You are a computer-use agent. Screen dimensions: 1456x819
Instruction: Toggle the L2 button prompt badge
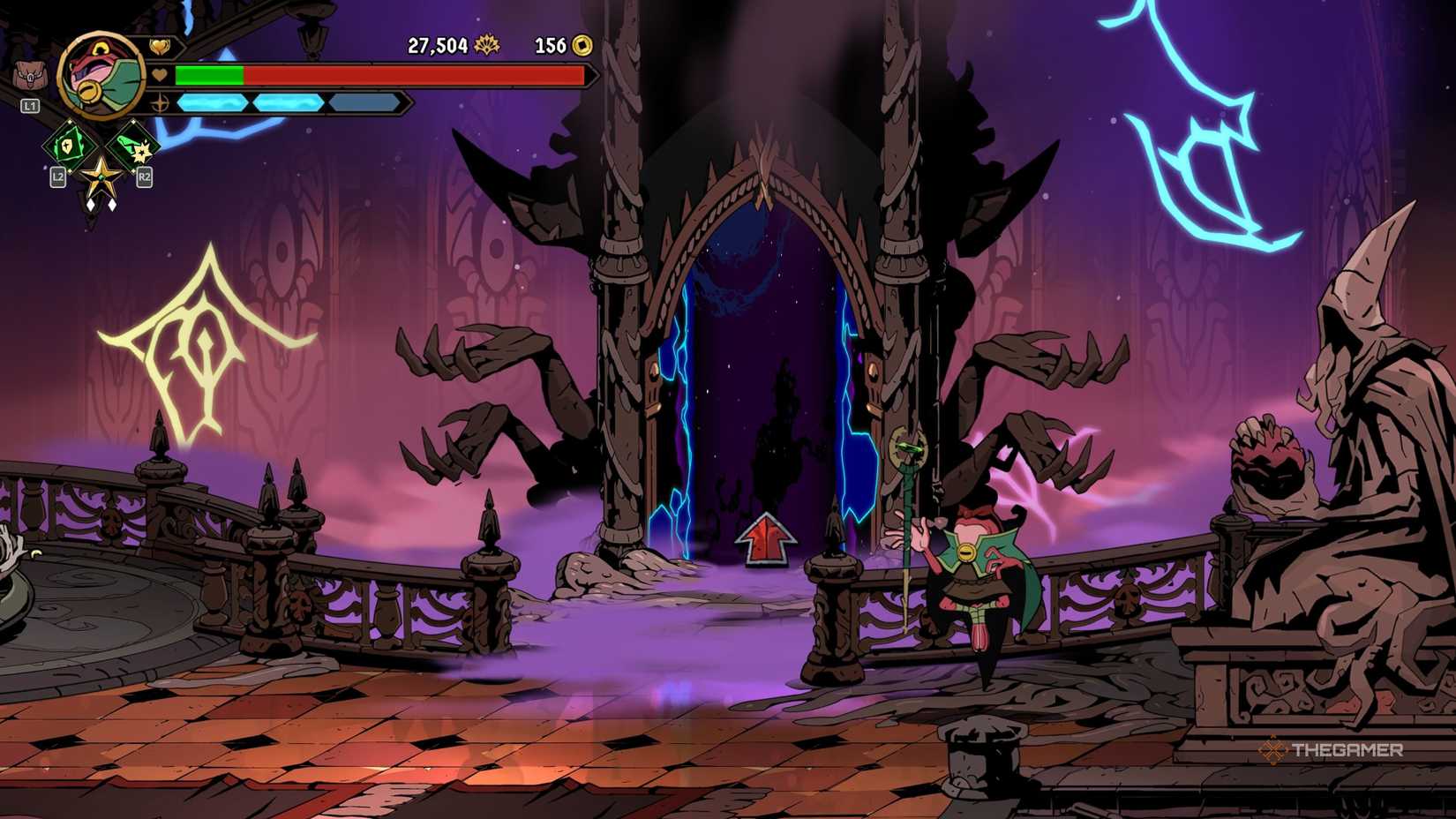click(x=56, y=178)
